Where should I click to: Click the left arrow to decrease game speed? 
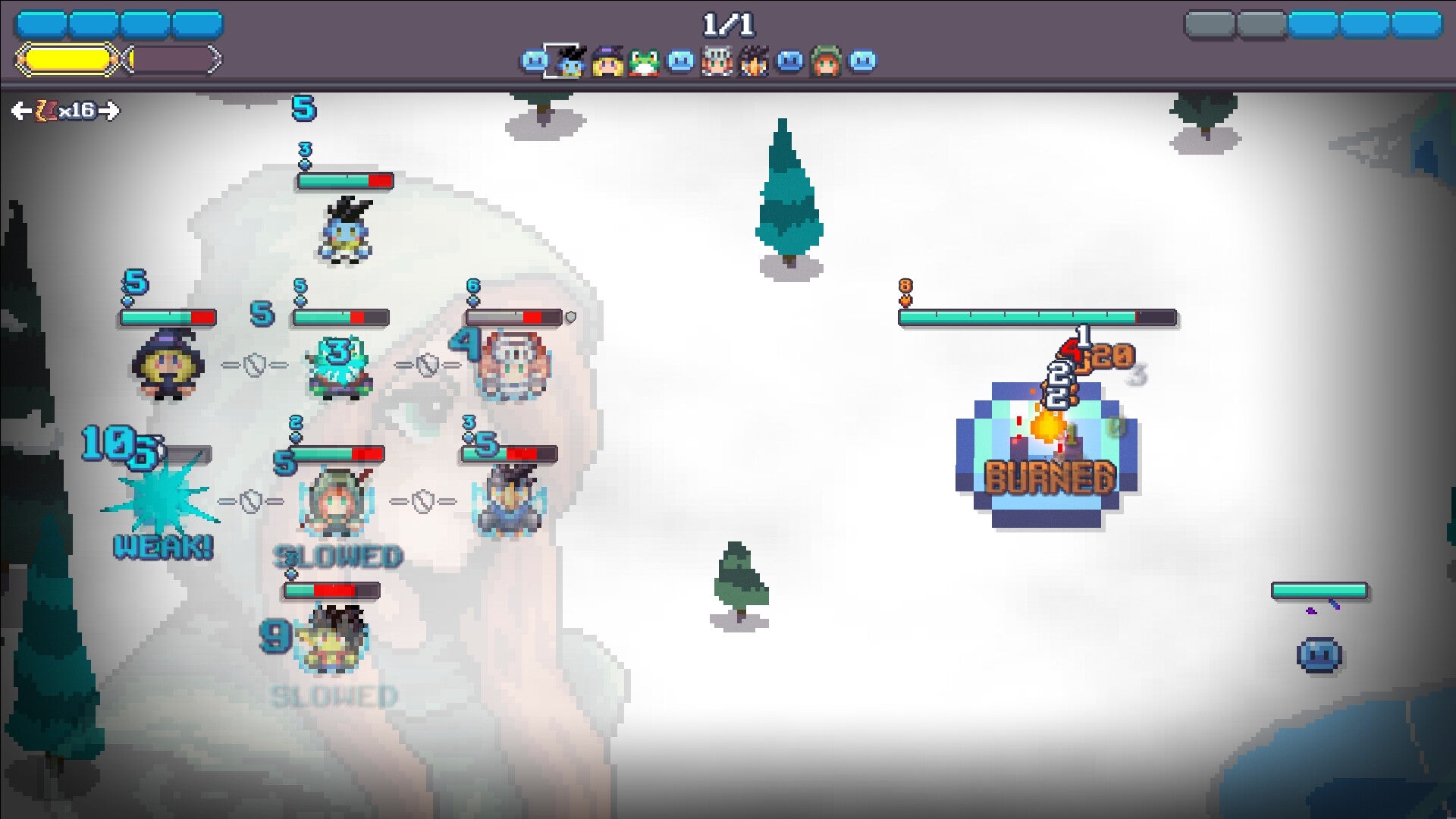point(21,111)
